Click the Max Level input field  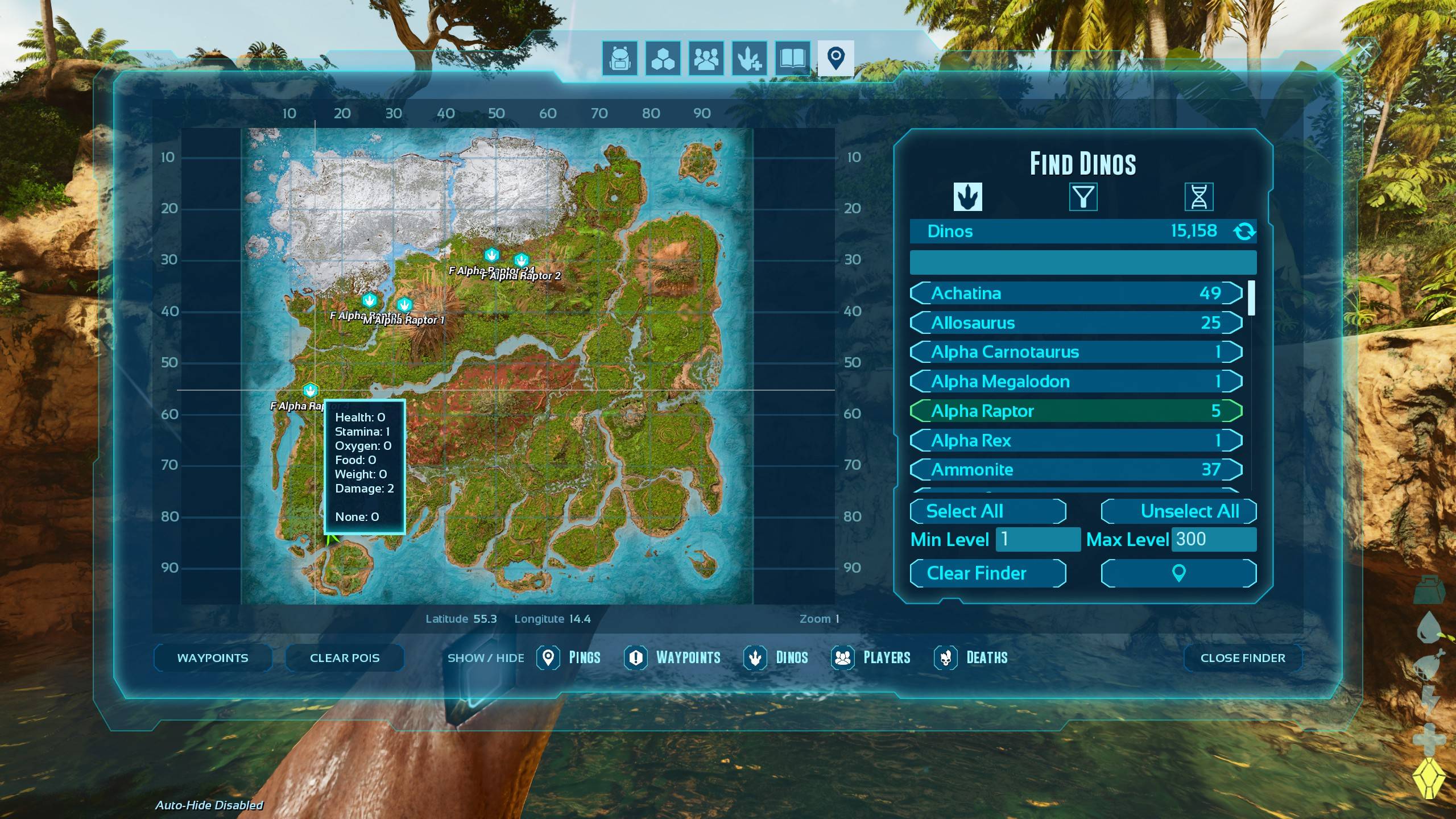tap(1213, 539)
